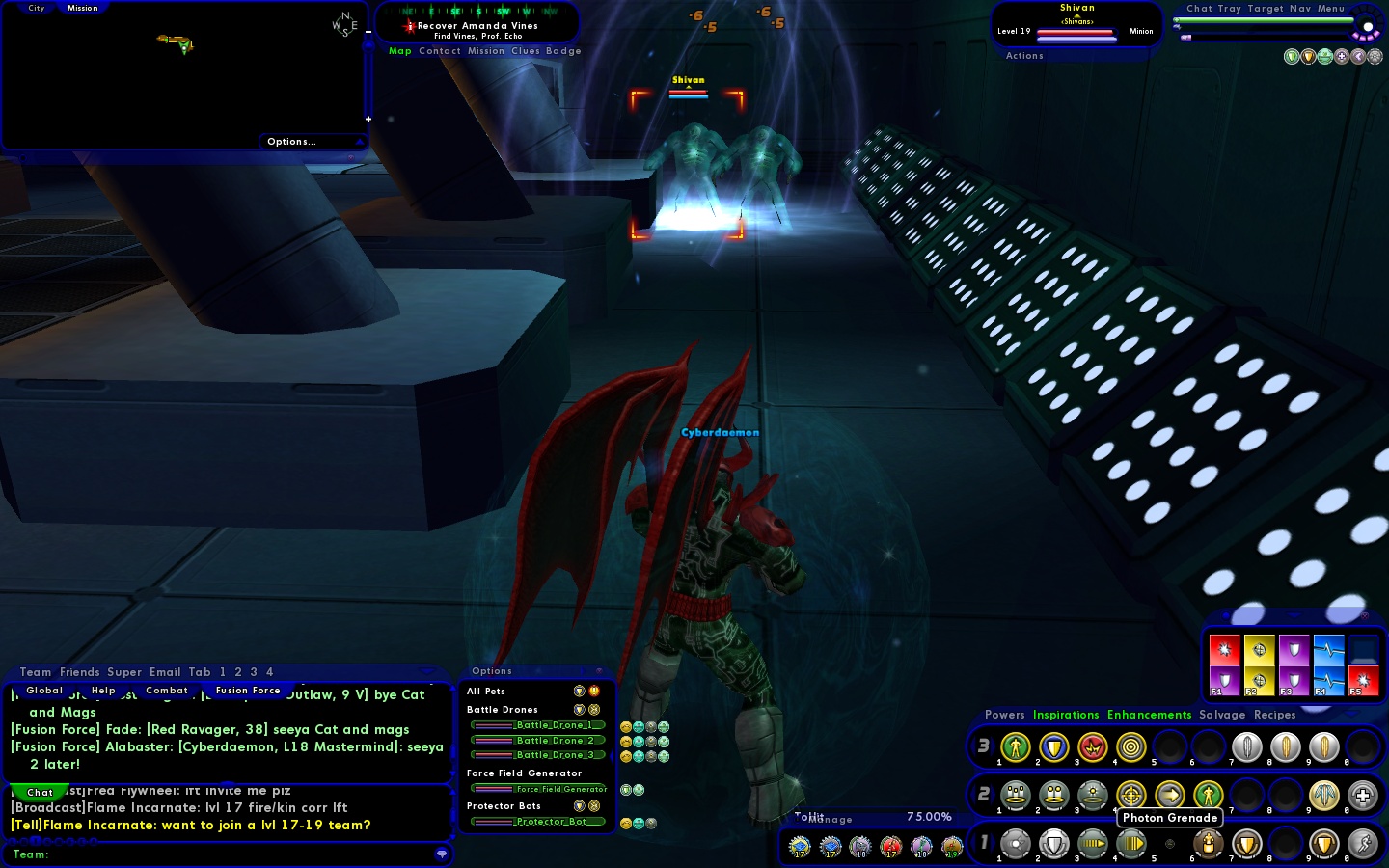Open the Map from navigation bar
Image resolution: width=1389 pixels, height=868 pixels.
coord(399,51)
